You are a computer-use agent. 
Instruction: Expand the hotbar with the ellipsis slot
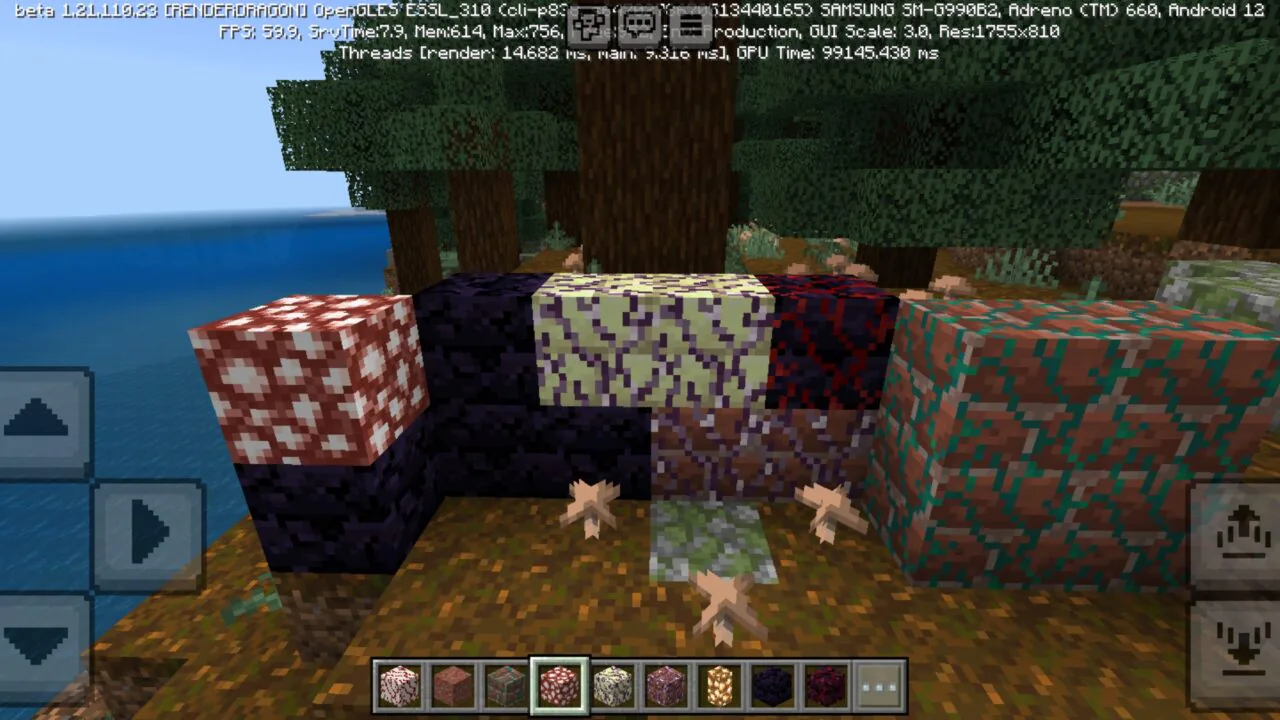coord(878,686)
